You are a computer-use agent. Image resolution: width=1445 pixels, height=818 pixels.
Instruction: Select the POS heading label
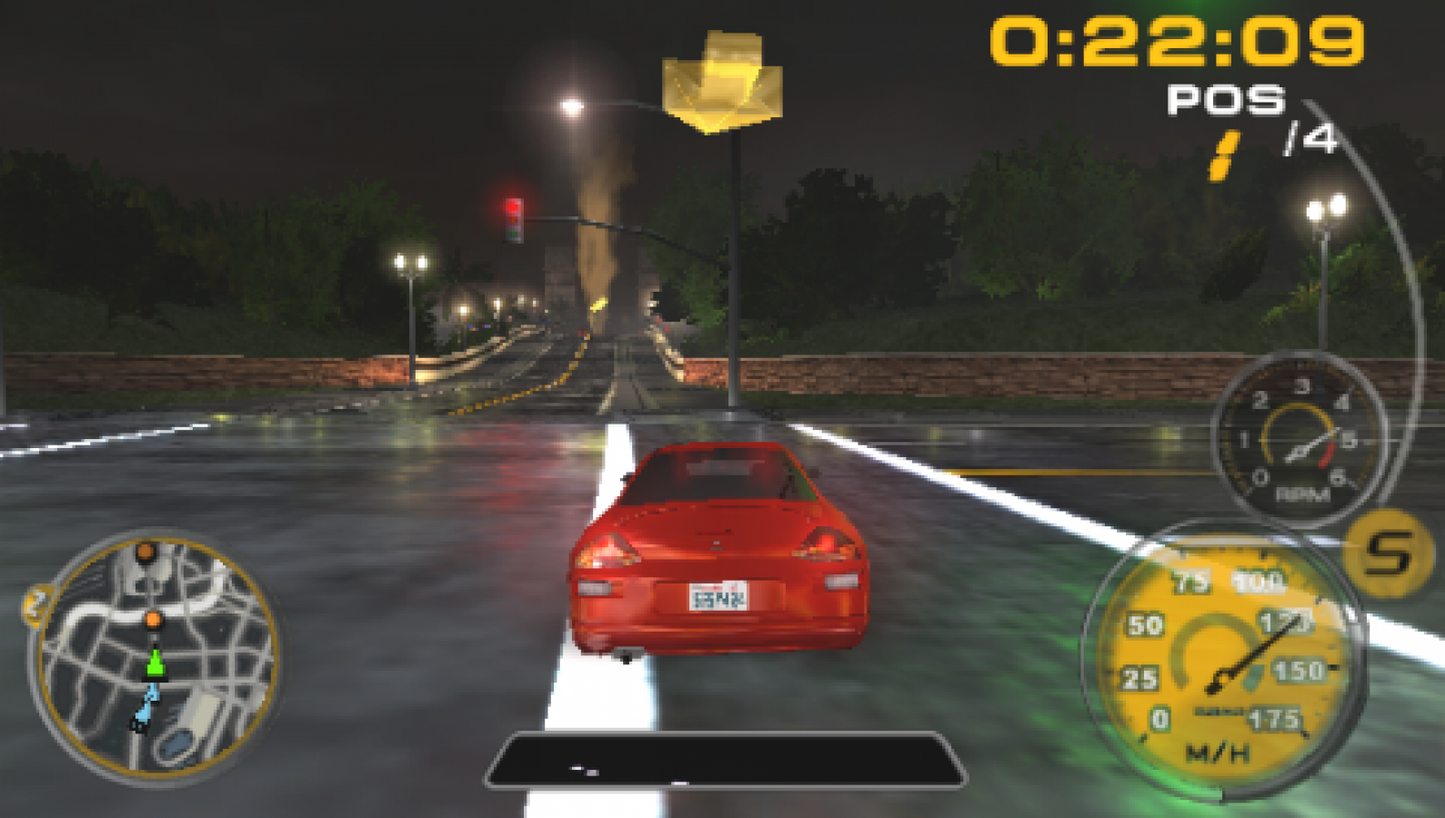click(1226, 100)
